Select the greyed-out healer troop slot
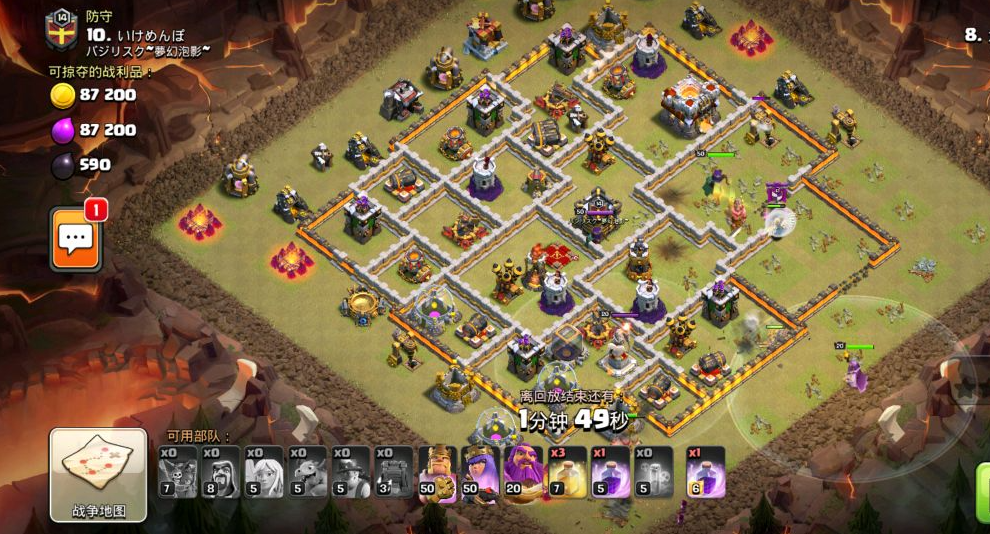 (x=264, y=471)
